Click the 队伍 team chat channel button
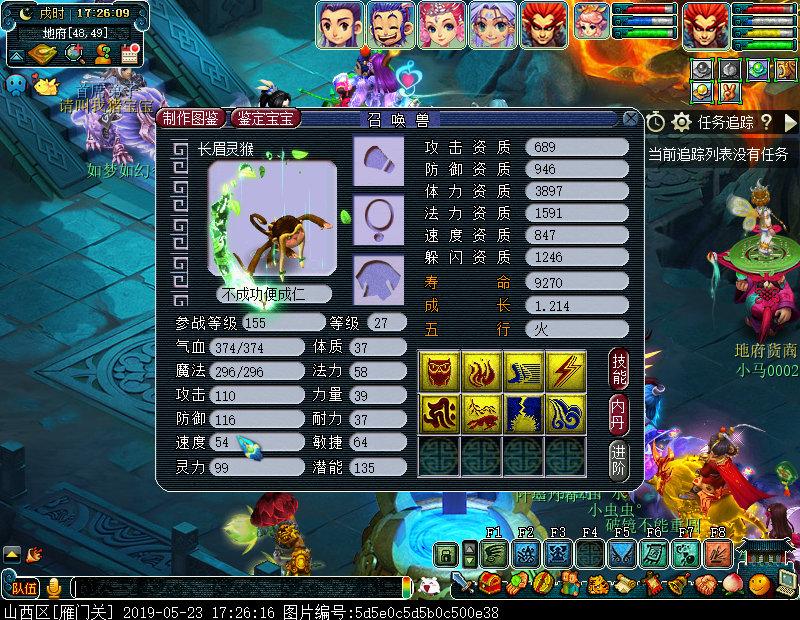Screen dimensions: 800x620 (24, 587)
